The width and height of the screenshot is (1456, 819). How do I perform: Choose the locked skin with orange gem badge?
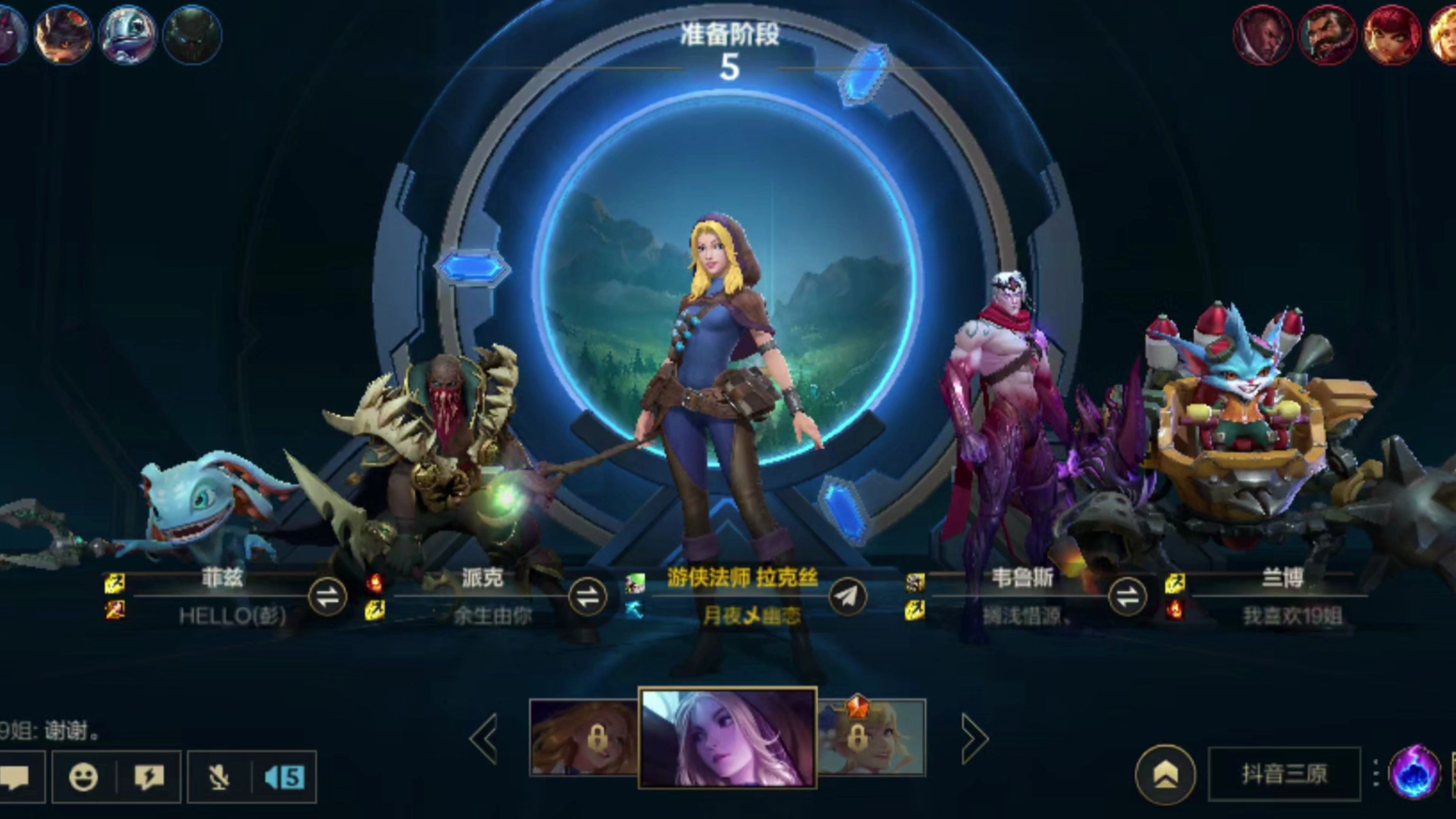coord(871,737)
